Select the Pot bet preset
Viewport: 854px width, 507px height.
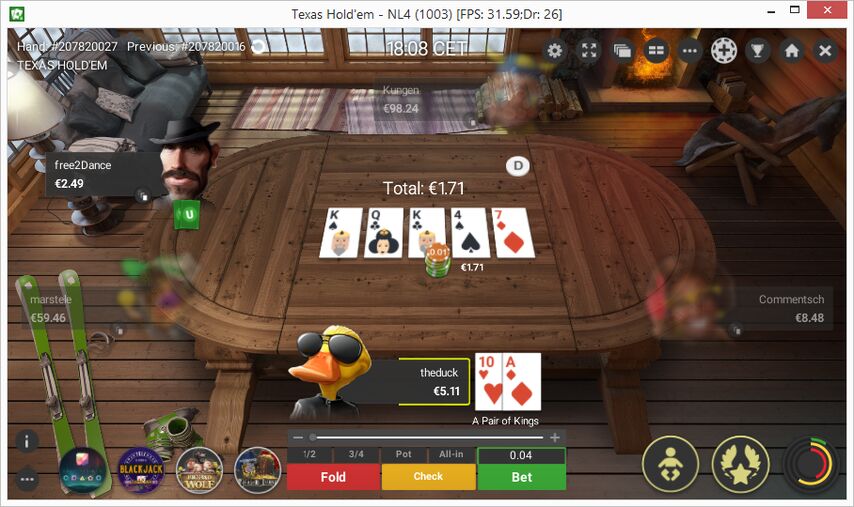(x=404, y=455)
